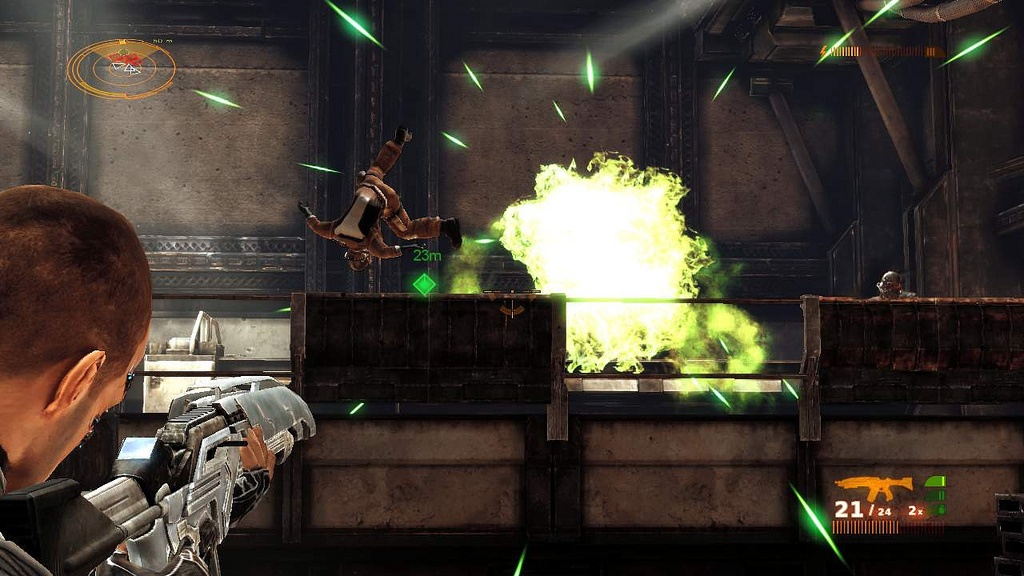The width and height of the screenshot is (1024, 576).
Task: Click the circular radar in the corner
Action: point(121,68)
